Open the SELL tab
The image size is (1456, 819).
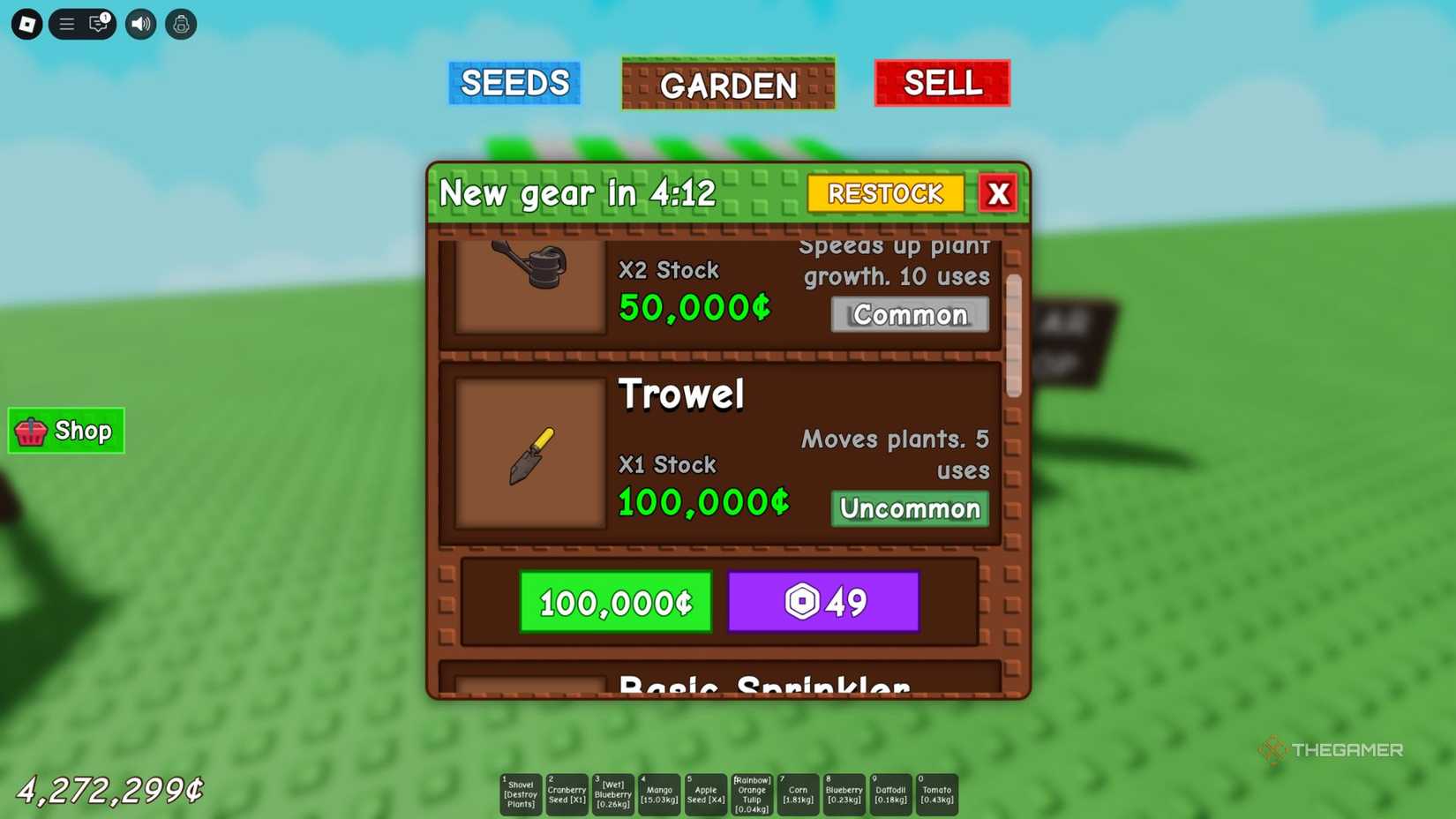(941, 83)
